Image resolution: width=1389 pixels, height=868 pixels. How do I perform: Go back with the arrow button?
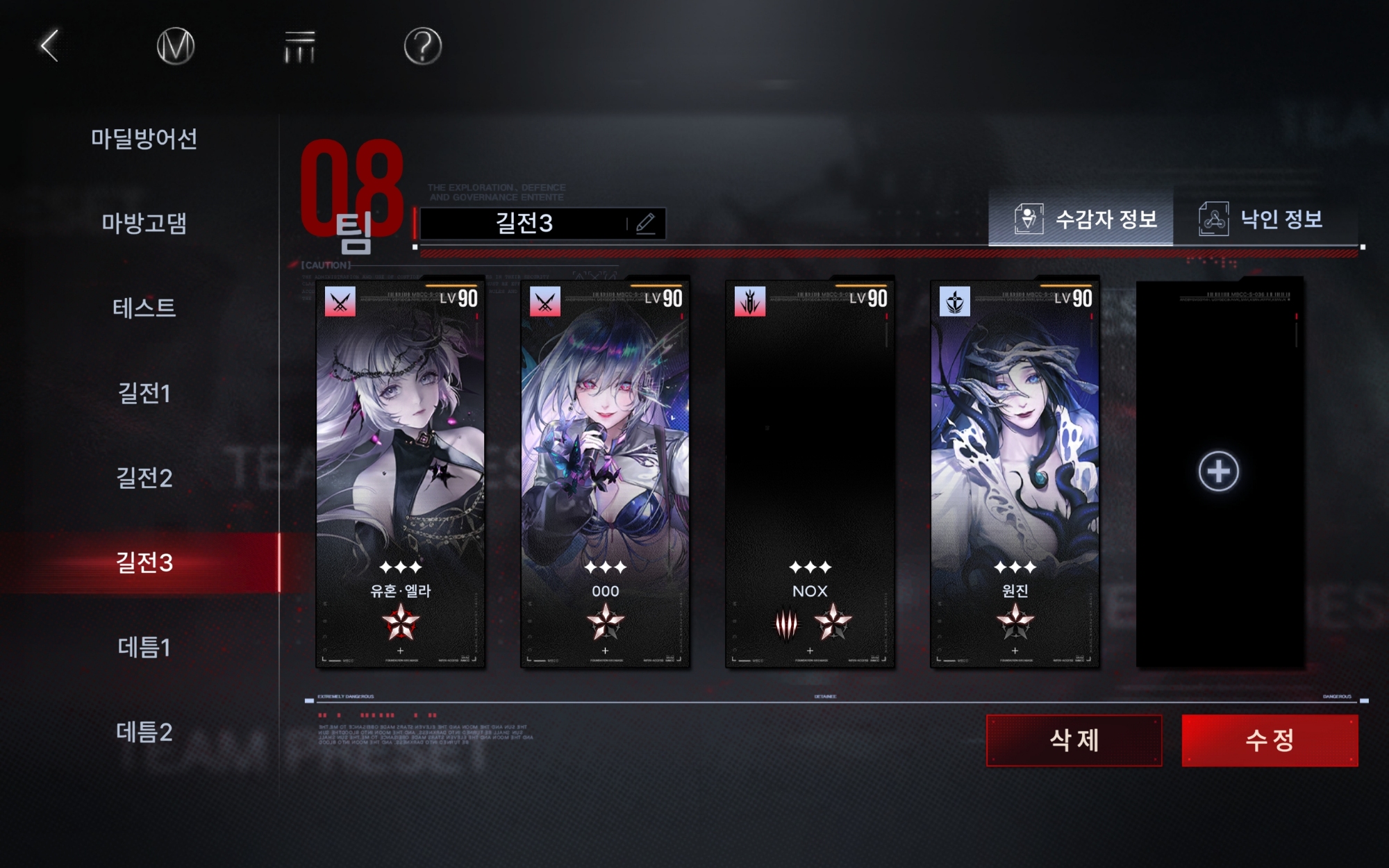49,46
